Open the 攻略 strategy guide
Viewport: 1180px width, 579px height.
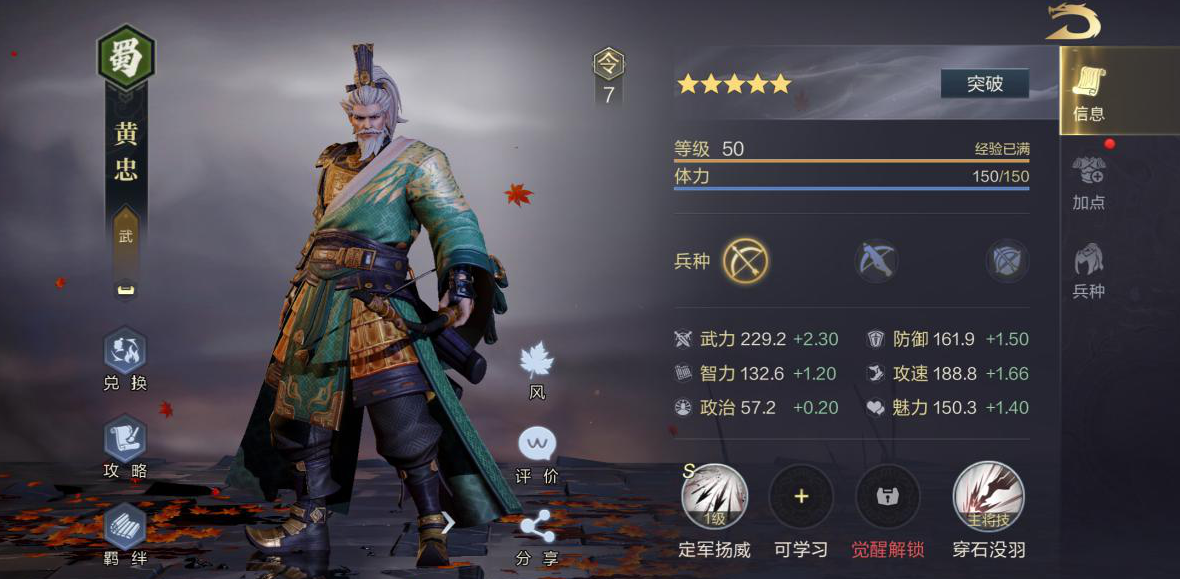tap(125, 446)
